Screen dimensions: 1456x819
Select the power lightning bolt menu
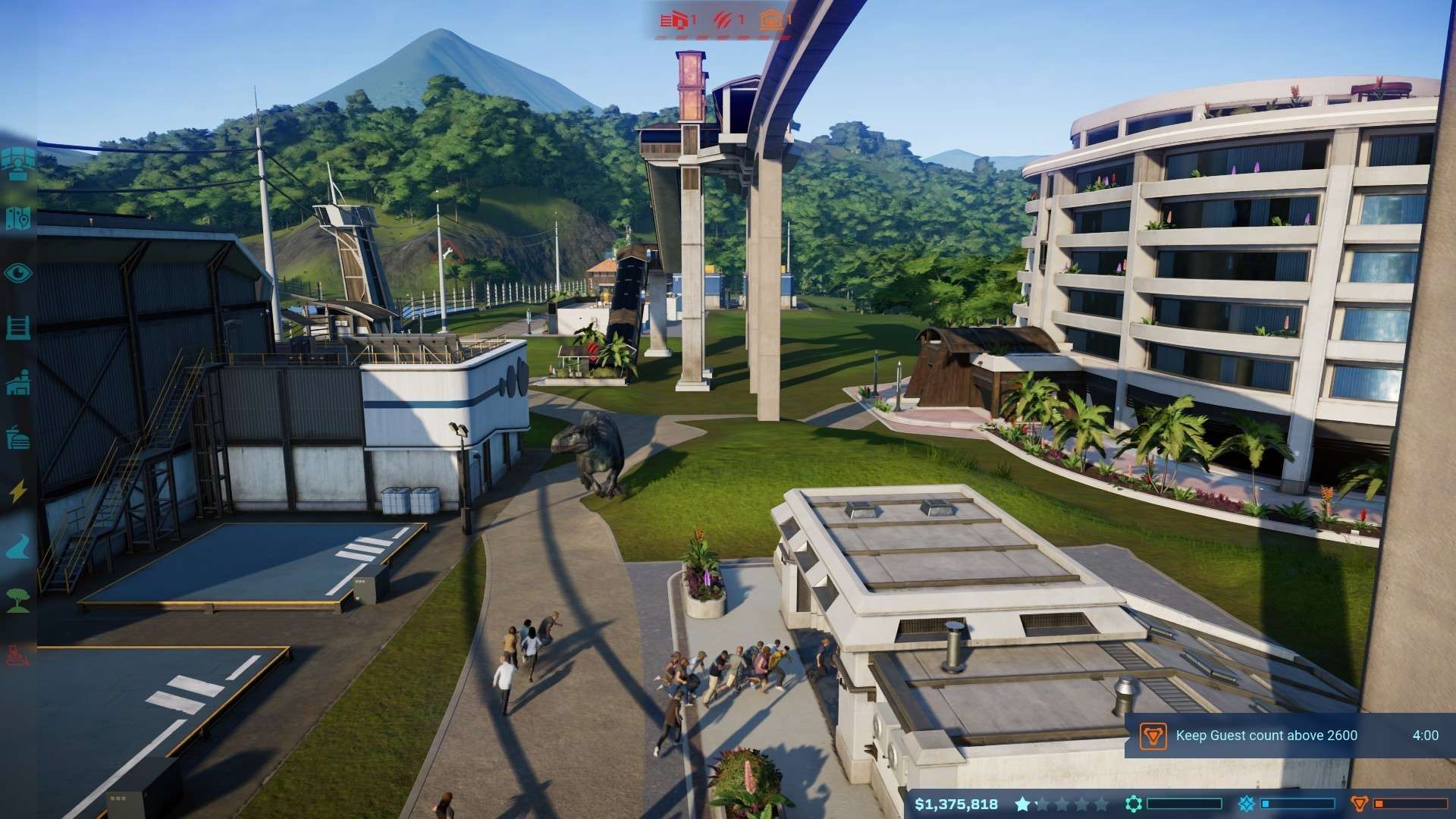17,491
